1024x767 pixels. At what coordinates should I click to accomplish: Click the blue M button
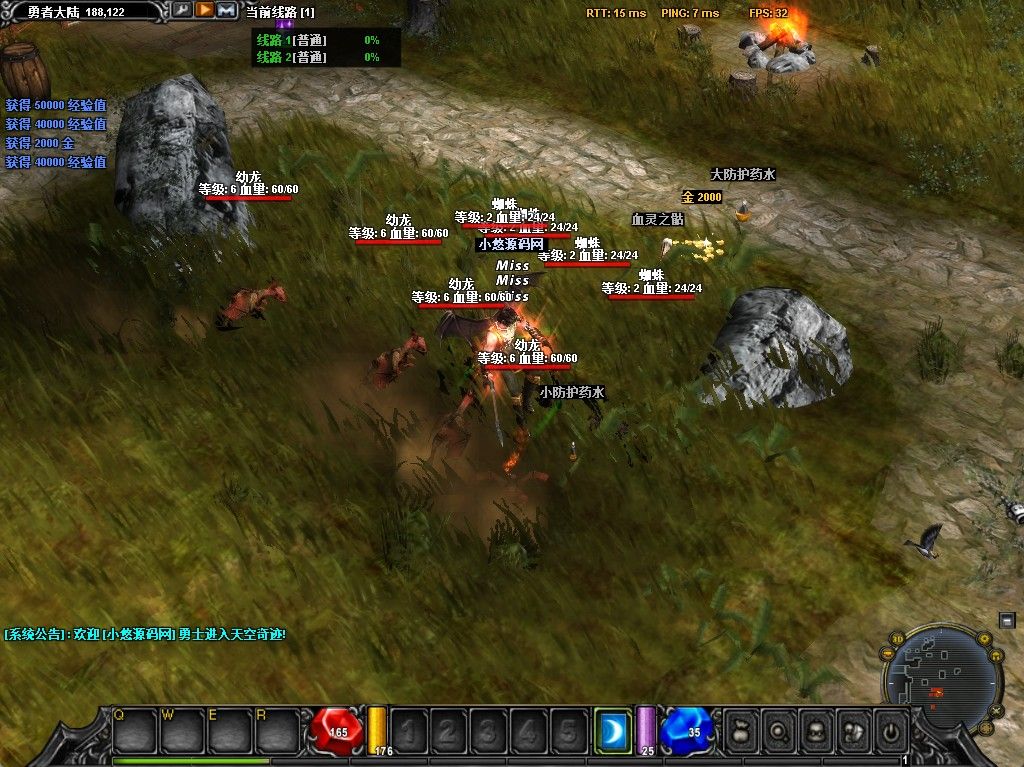[226, 10]
